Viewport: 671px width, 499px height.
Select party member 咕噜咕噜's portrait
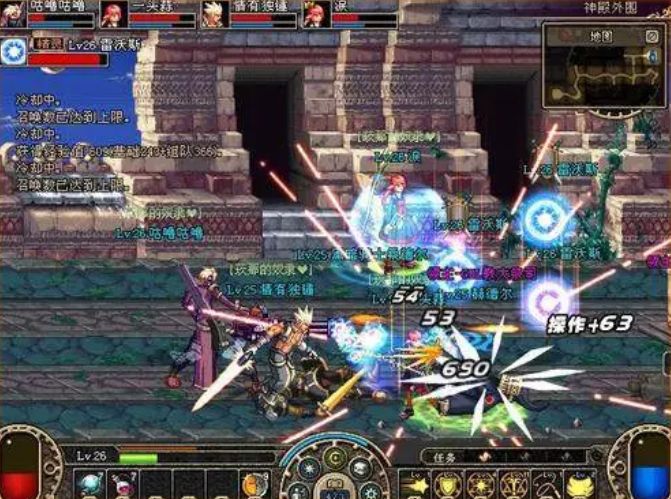[x=12, y=13]
